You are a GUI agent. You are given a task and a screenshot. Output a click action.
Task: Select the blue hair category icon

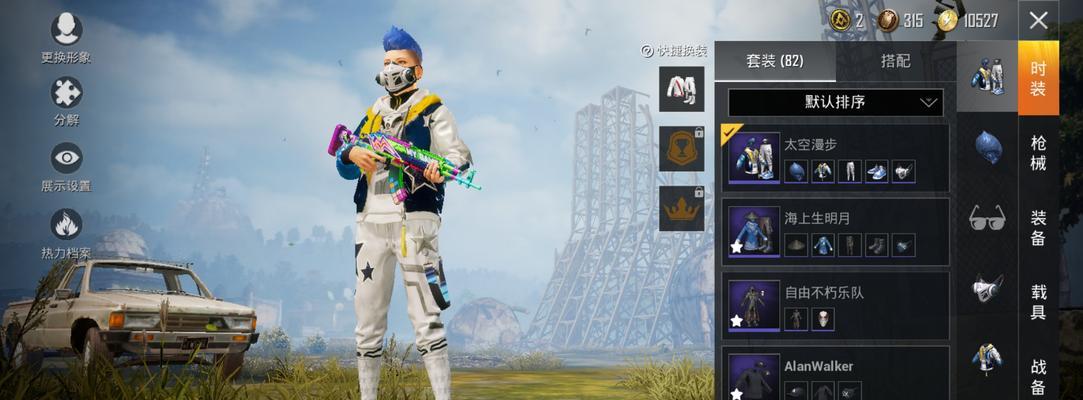click(988, 147)
